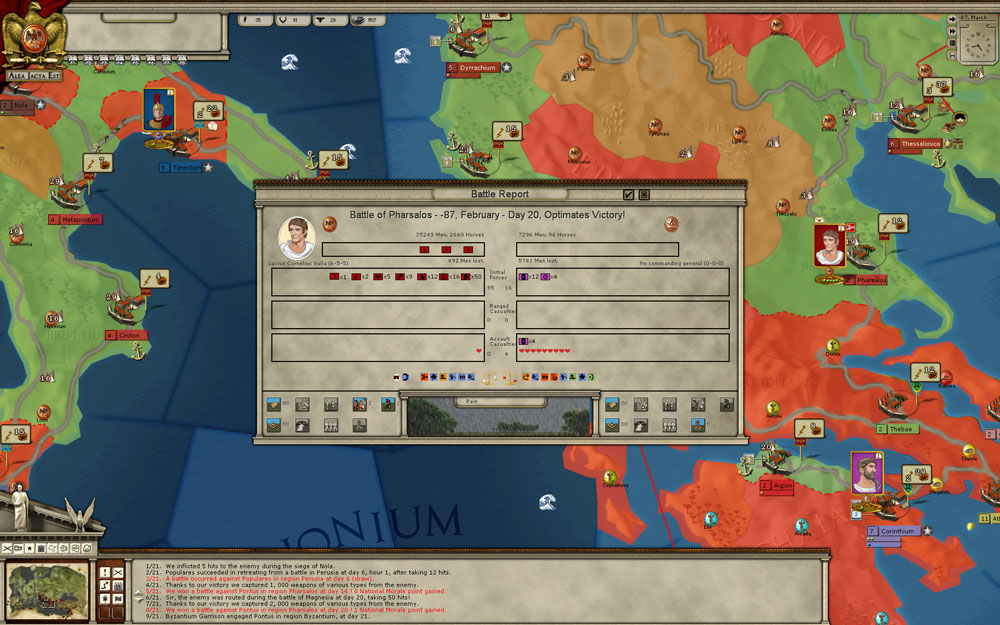Click the Rain weather label
This screenshot has height=625, width=1000.
pyautogui.click(x=472, y=401)
